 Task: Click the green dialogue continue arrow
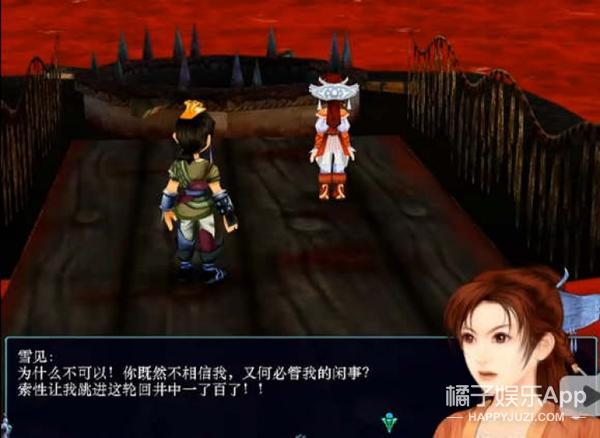pos(388,421)
